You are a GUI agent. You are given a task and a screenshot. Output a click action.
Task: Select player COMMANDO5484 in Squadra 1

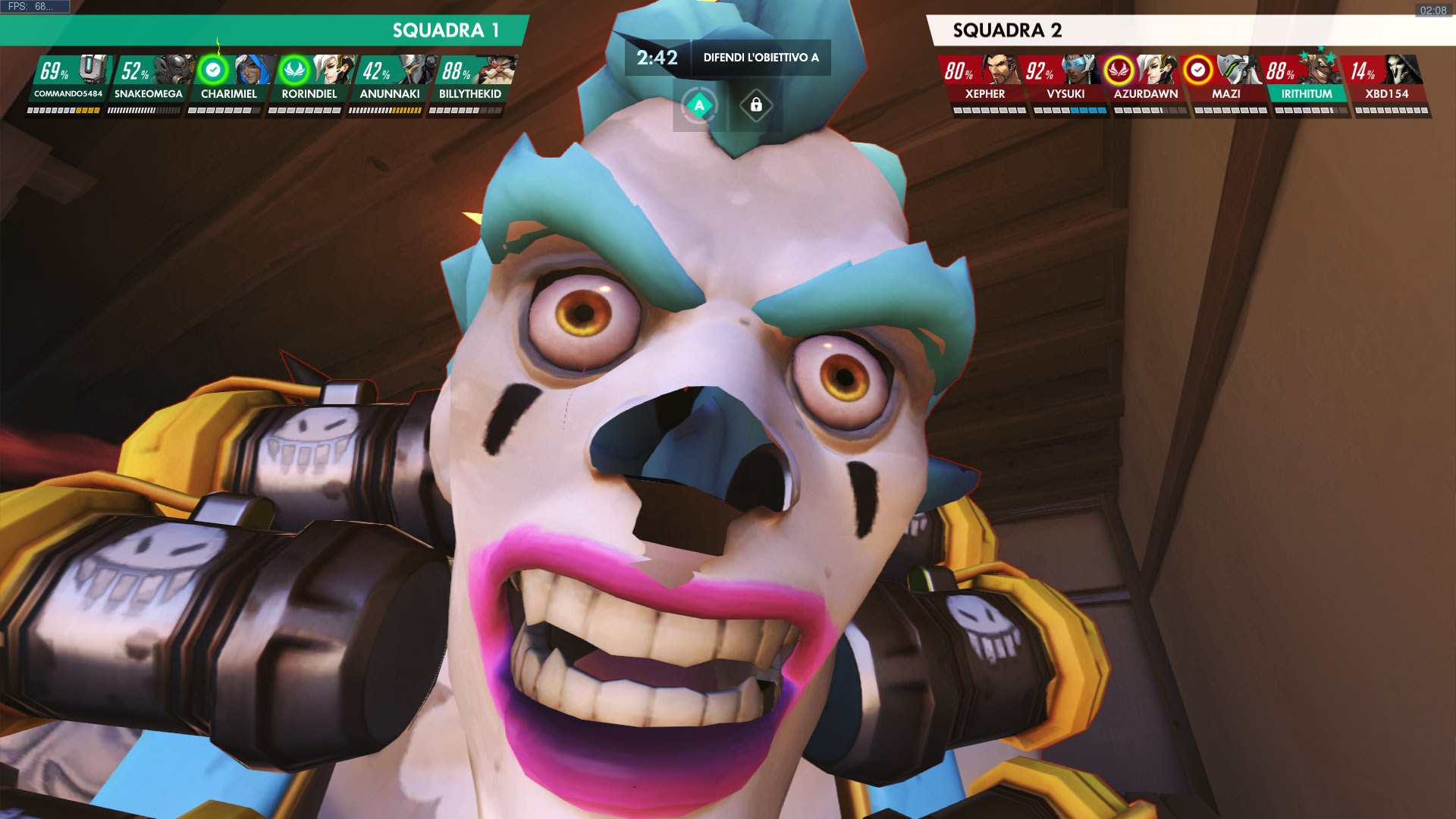[68, 80]
